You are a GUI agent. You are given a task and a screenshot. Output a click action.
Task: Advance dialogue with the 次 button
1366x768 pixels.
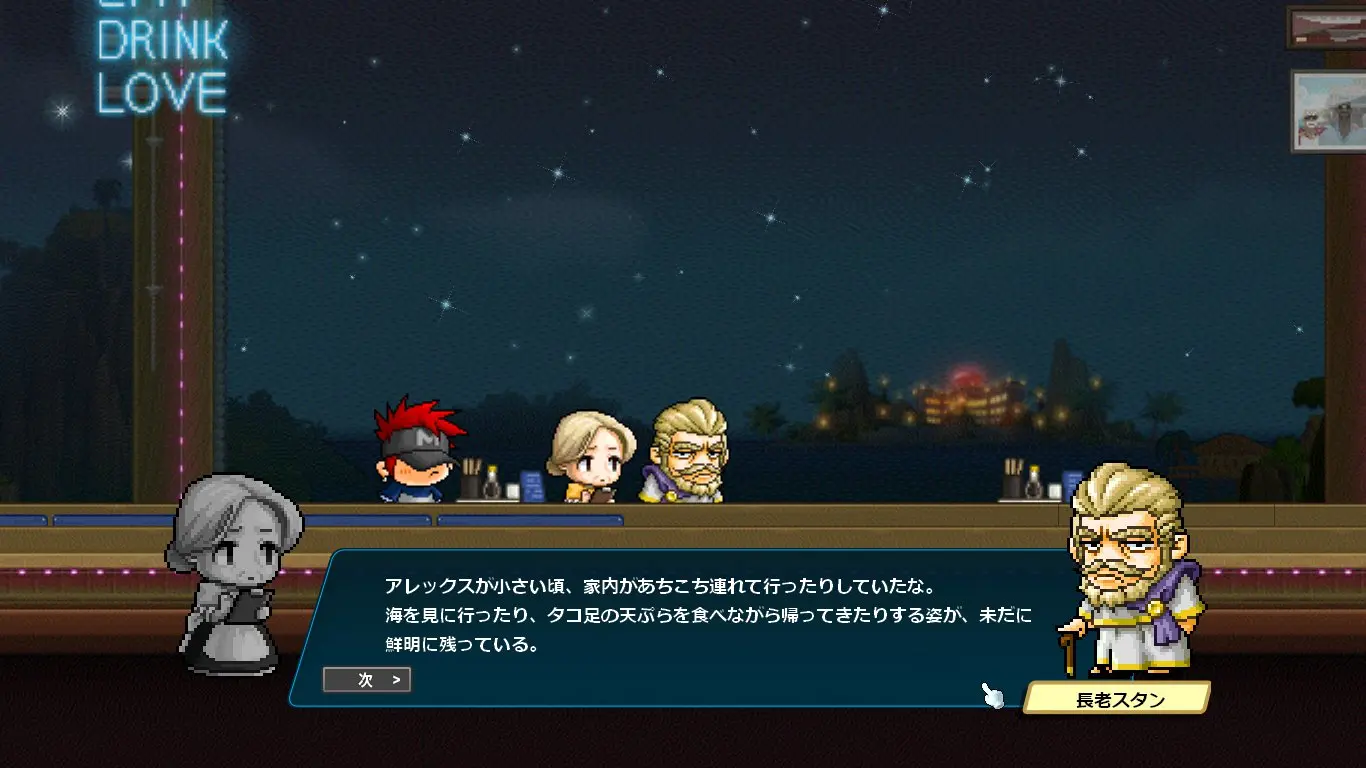(x=367, y=680)
